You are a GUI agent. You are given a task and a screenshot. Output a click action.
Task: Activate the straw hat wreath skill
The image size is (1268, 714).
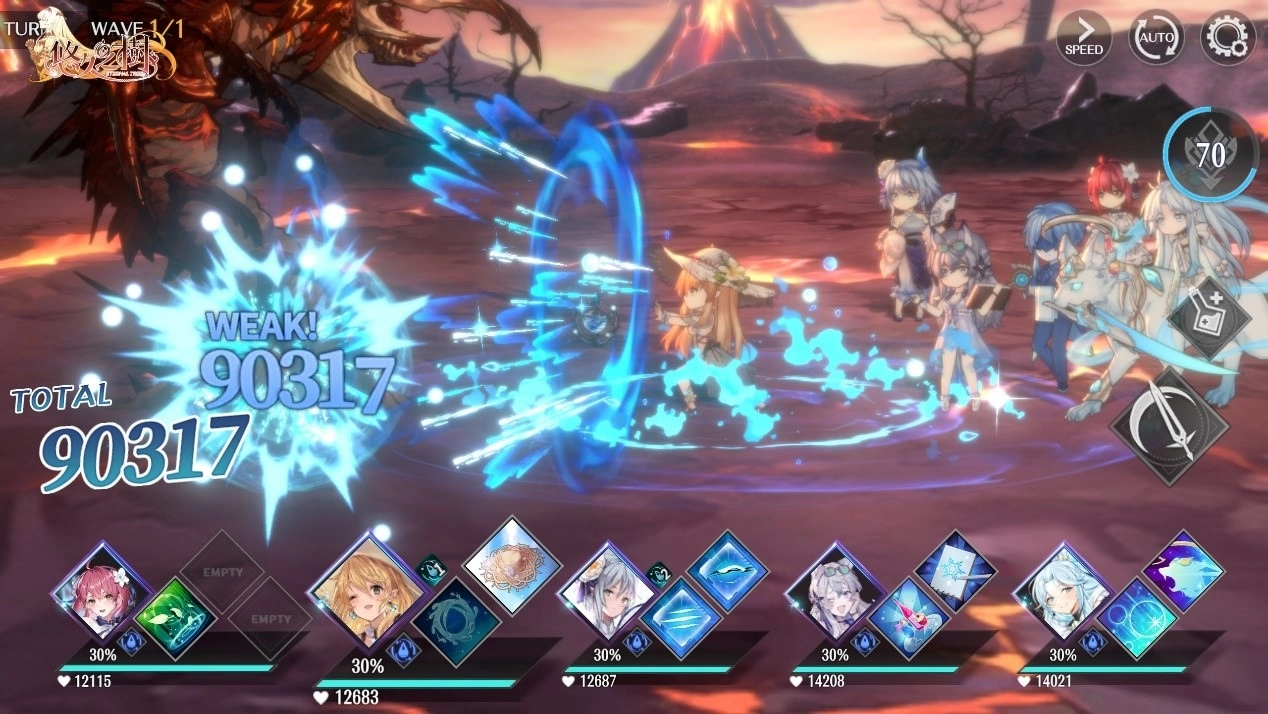pos(511,565)
